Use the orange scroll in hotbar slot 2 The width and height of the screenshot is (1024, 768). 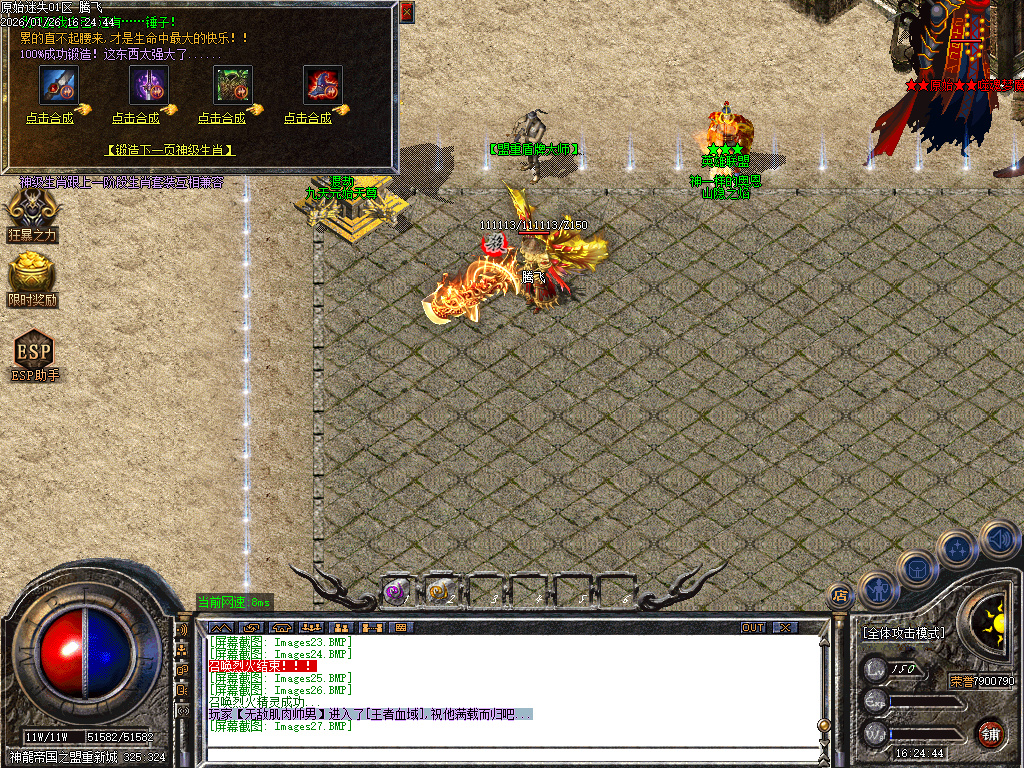439,592
